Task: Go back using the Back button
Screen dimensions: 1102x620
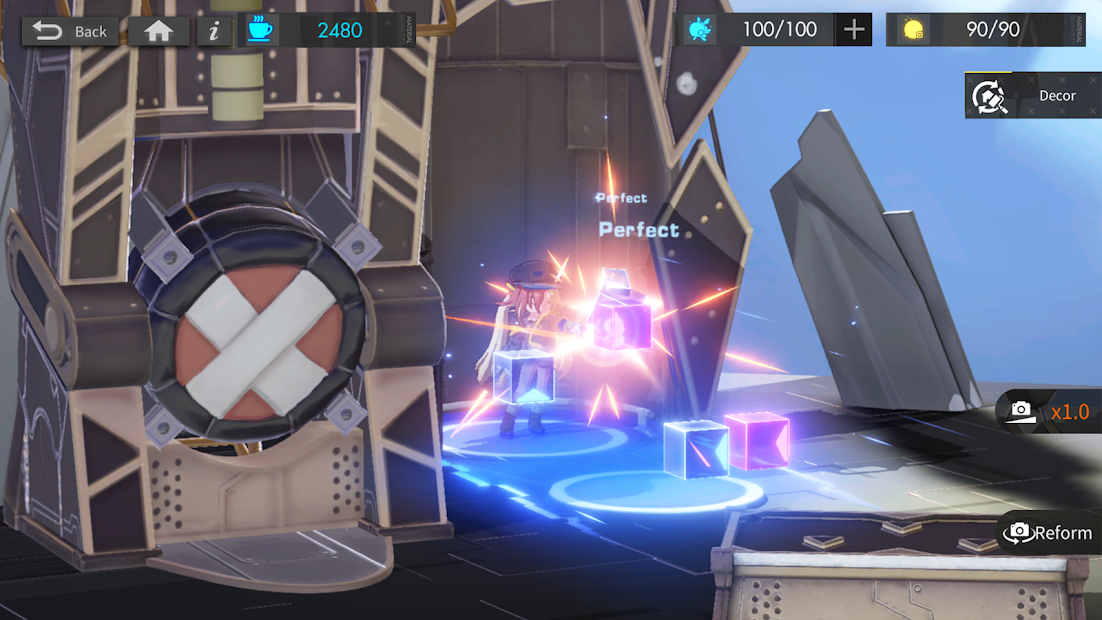Action: pos(69,31)
